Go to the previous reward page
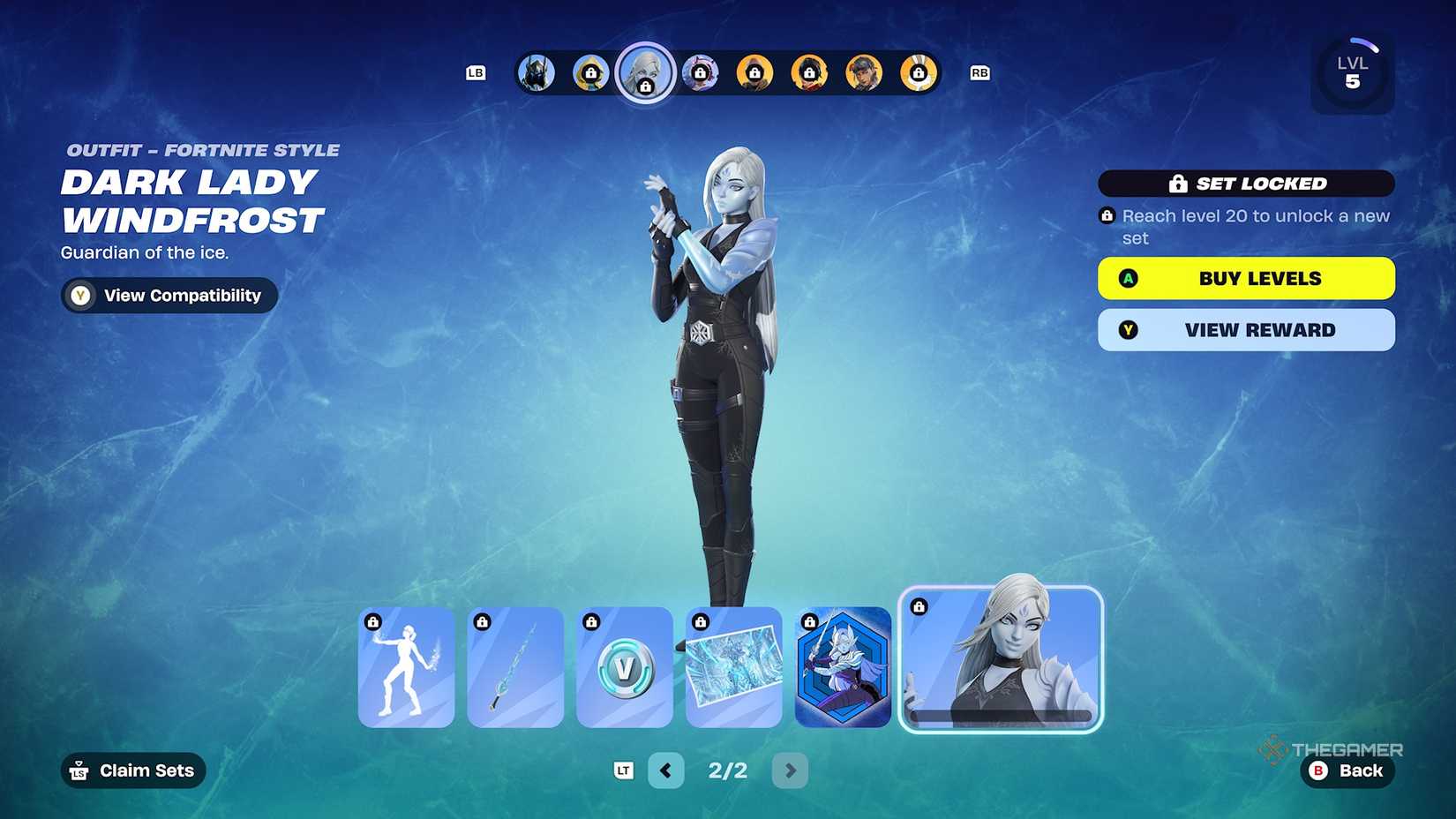This screenshot has width=1456, height=819. 666,770
